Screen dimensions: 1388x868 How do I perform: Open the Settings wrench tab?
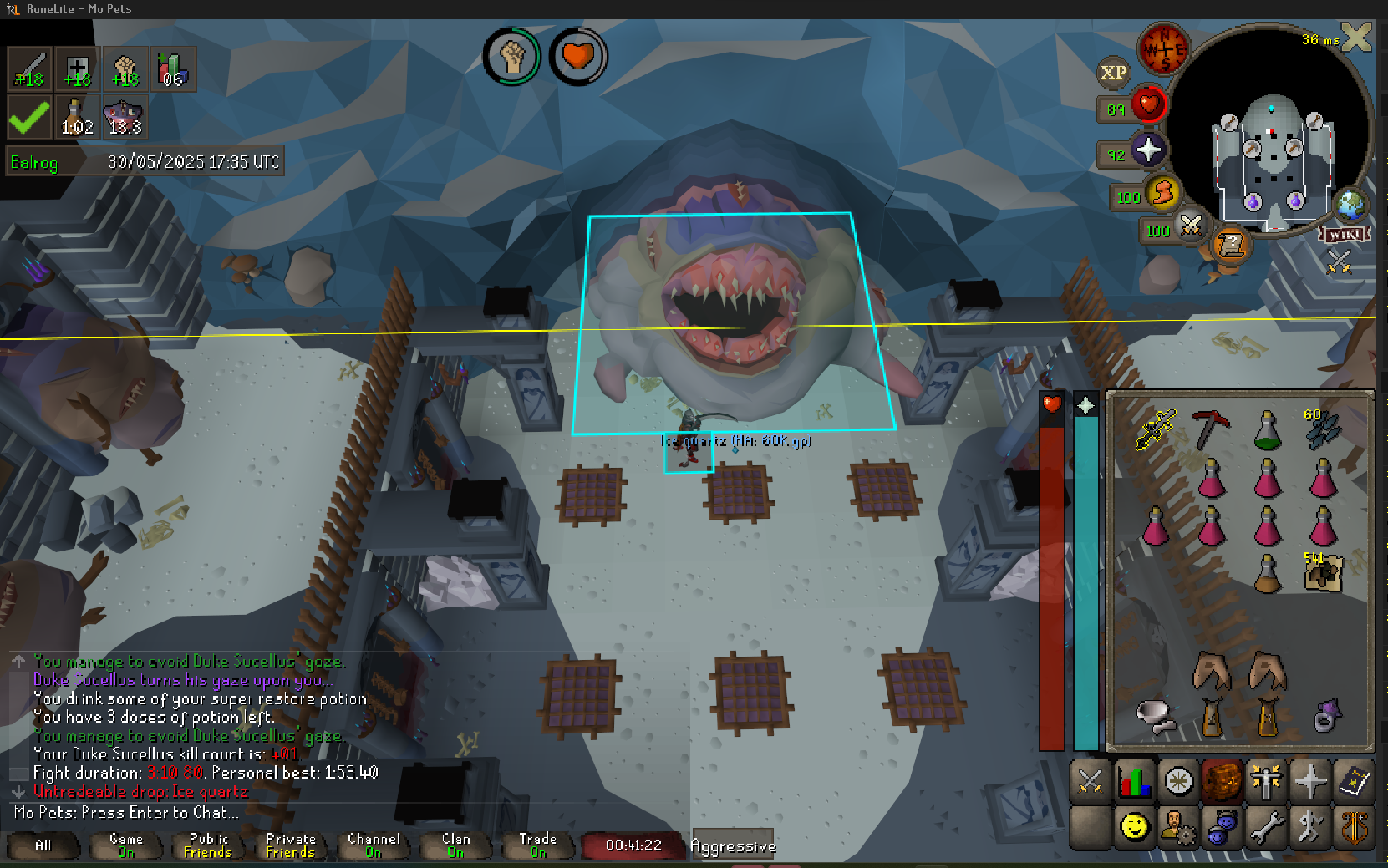coord(1266,827)
